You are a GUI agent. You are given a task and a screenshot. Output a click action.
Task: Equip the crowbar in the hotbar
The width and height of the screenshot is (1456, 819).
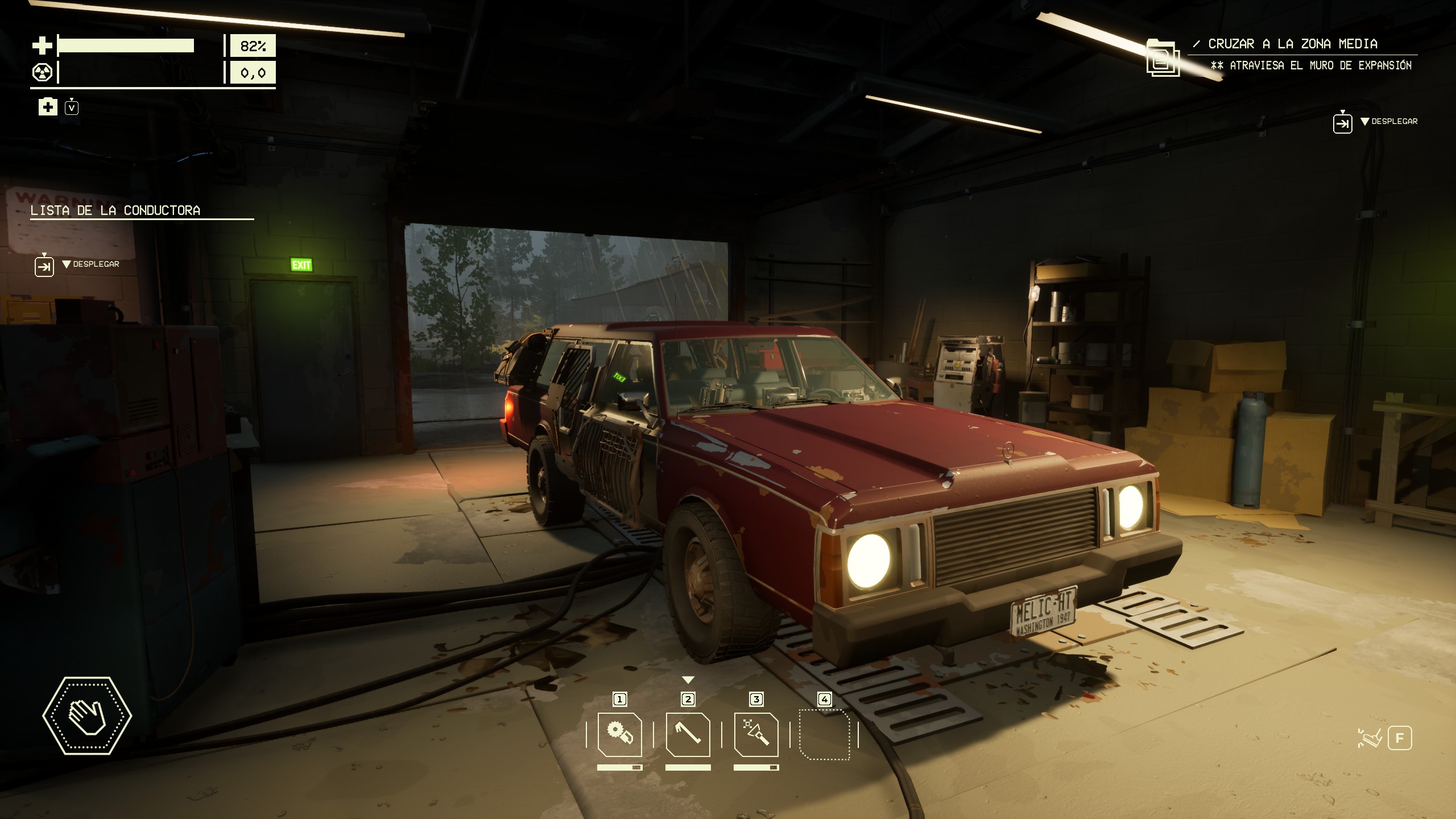[688, 735]
